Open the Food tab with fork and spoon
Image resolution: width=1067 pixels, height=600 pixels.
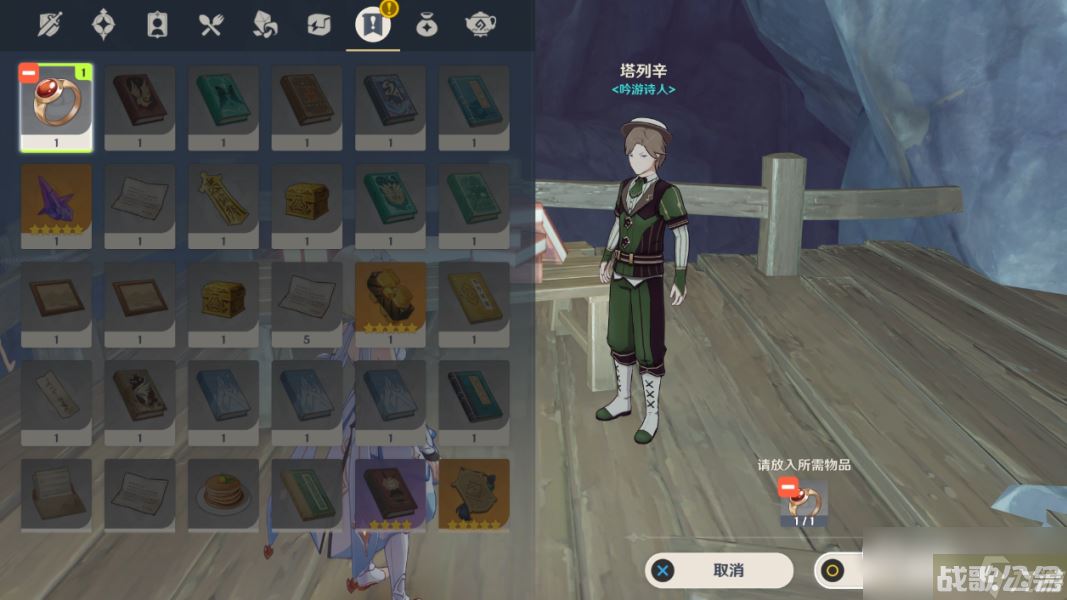211,25
